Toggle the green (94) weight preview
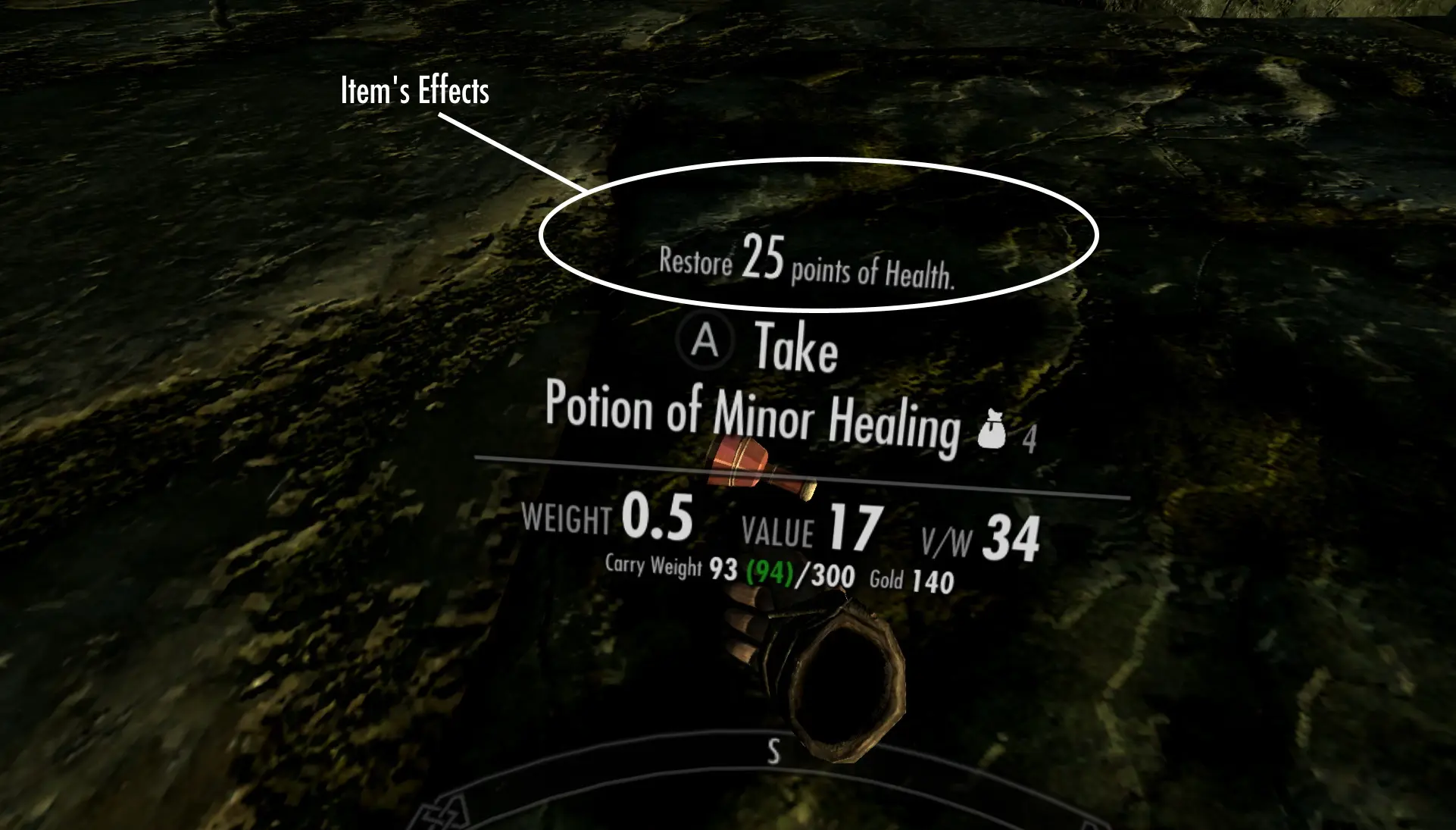Viewport: 1456px width, 830px height. 770,574
